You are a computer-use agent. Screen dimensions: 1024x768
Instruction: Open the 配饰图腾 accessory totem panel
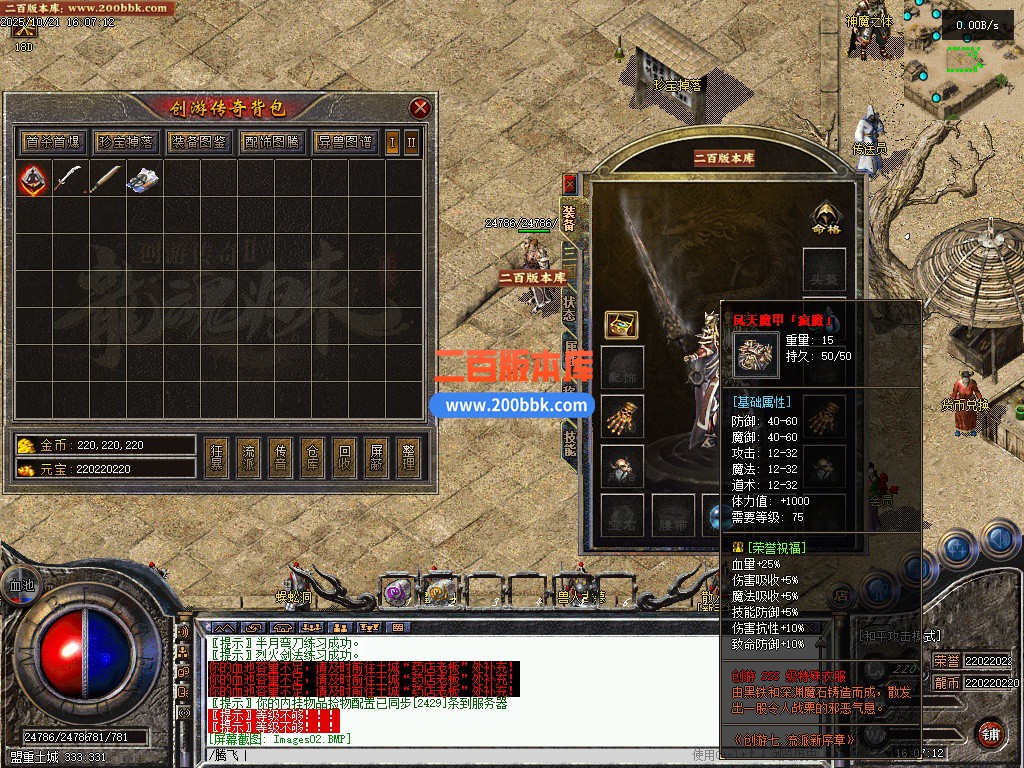tap(271, 142)
